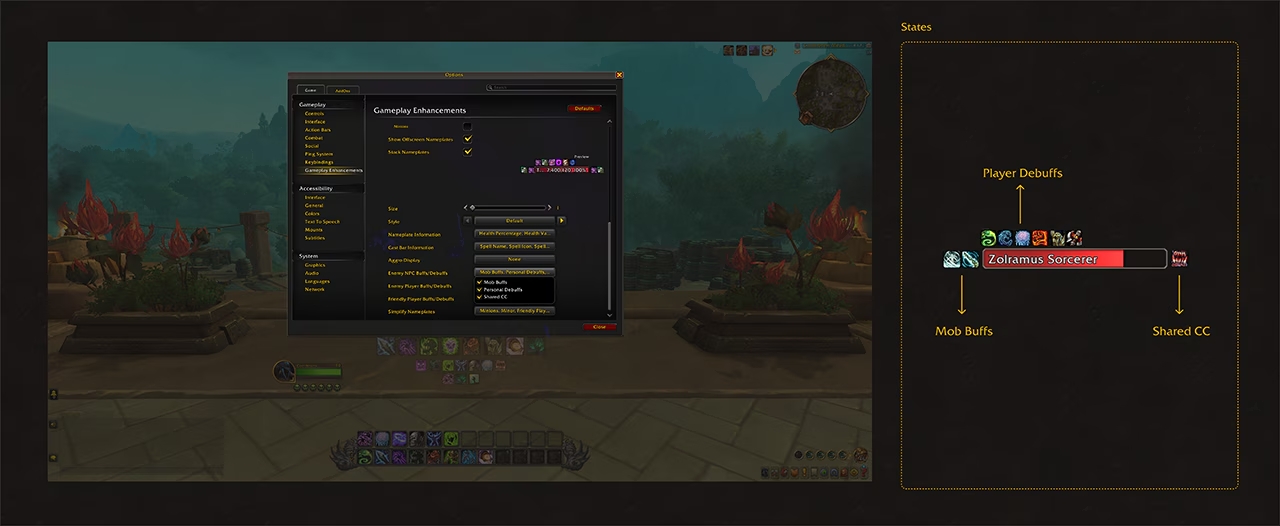Open the Nameplate Information dropdown
1280x526 pixels.
point(514,233)
